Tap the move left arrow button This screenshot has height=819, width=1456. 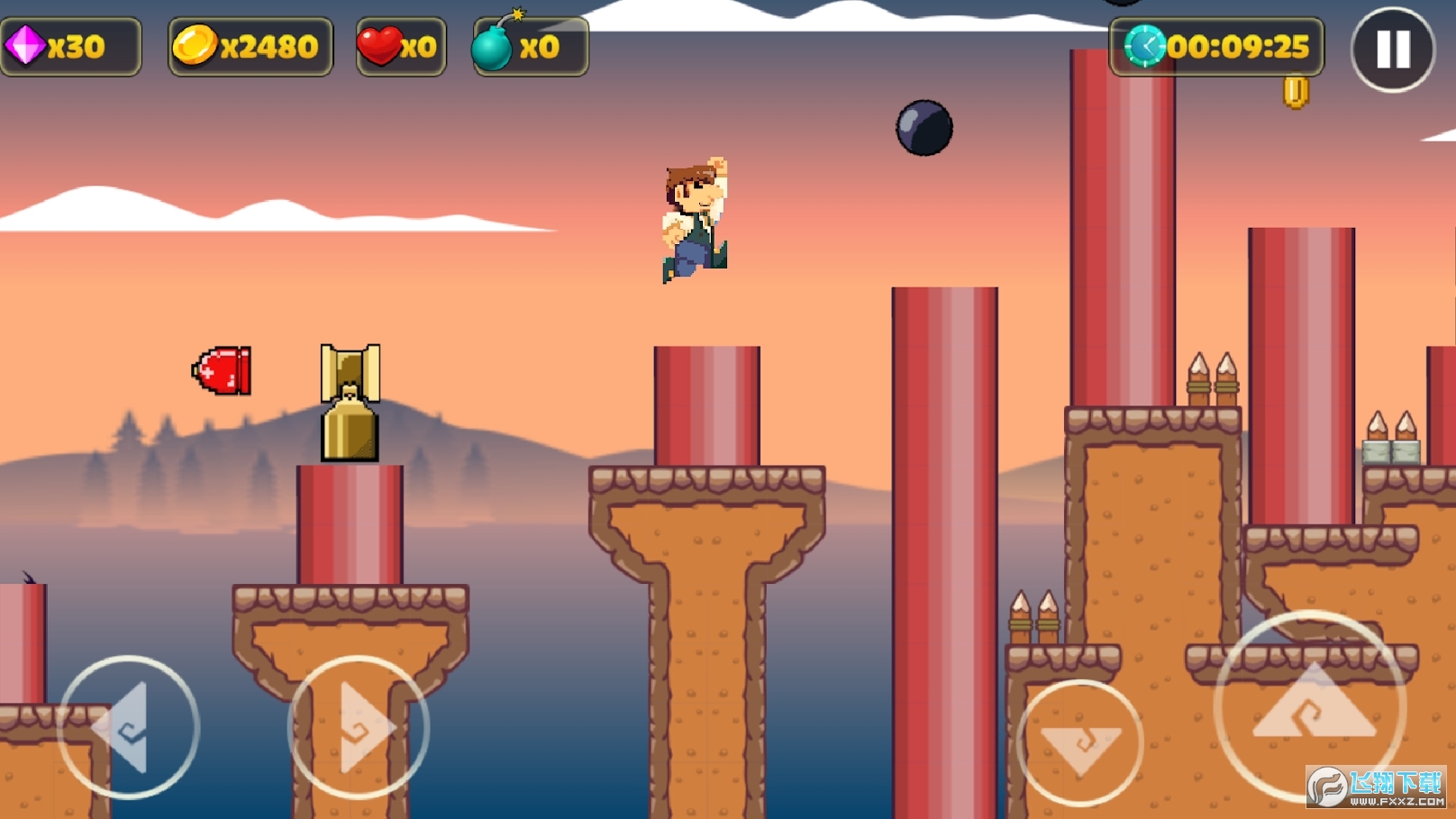128,727
